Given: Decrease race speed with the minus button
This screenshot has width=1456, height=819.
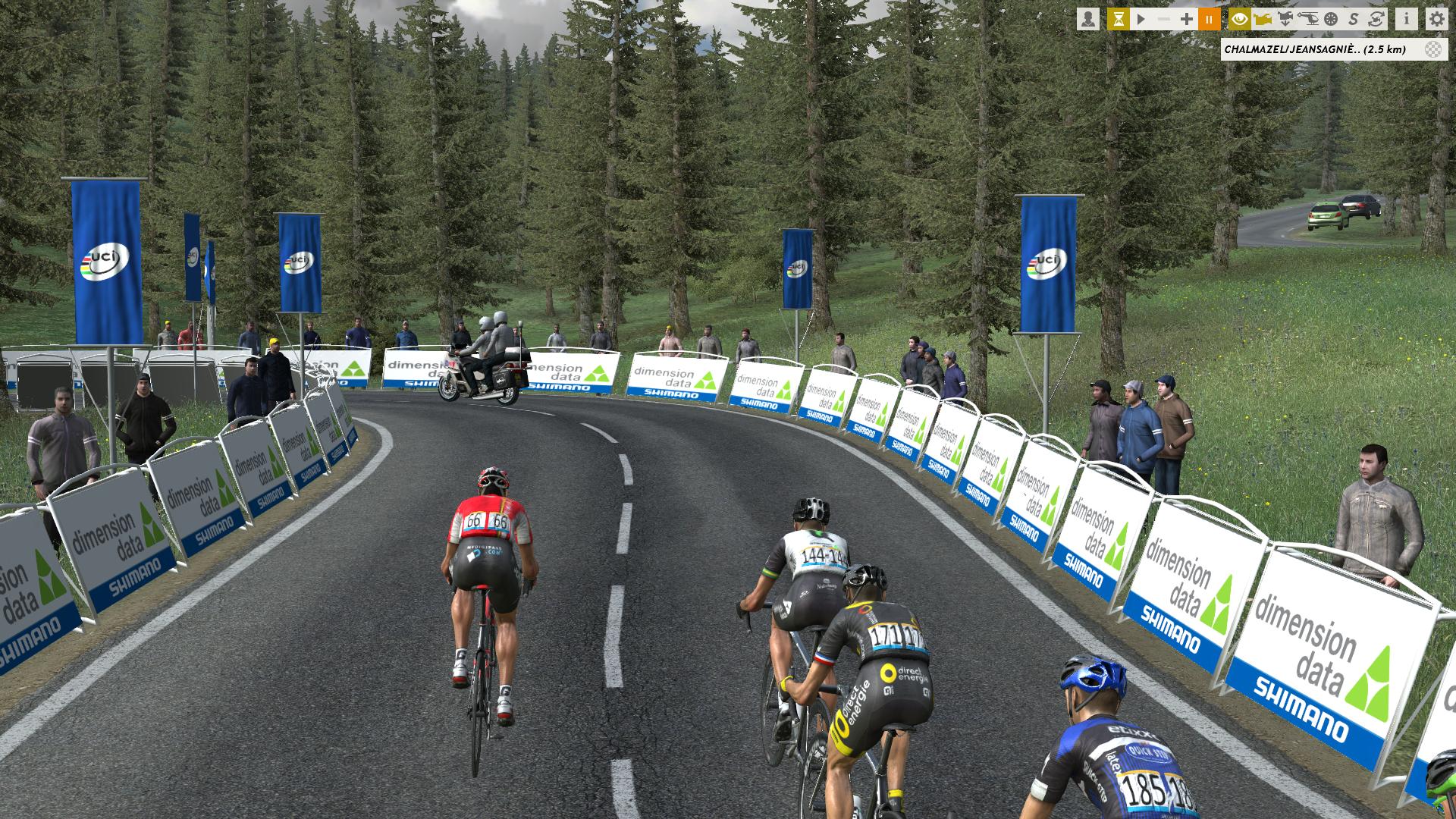Looking at the screenshot, I should tap(1163, 19).
